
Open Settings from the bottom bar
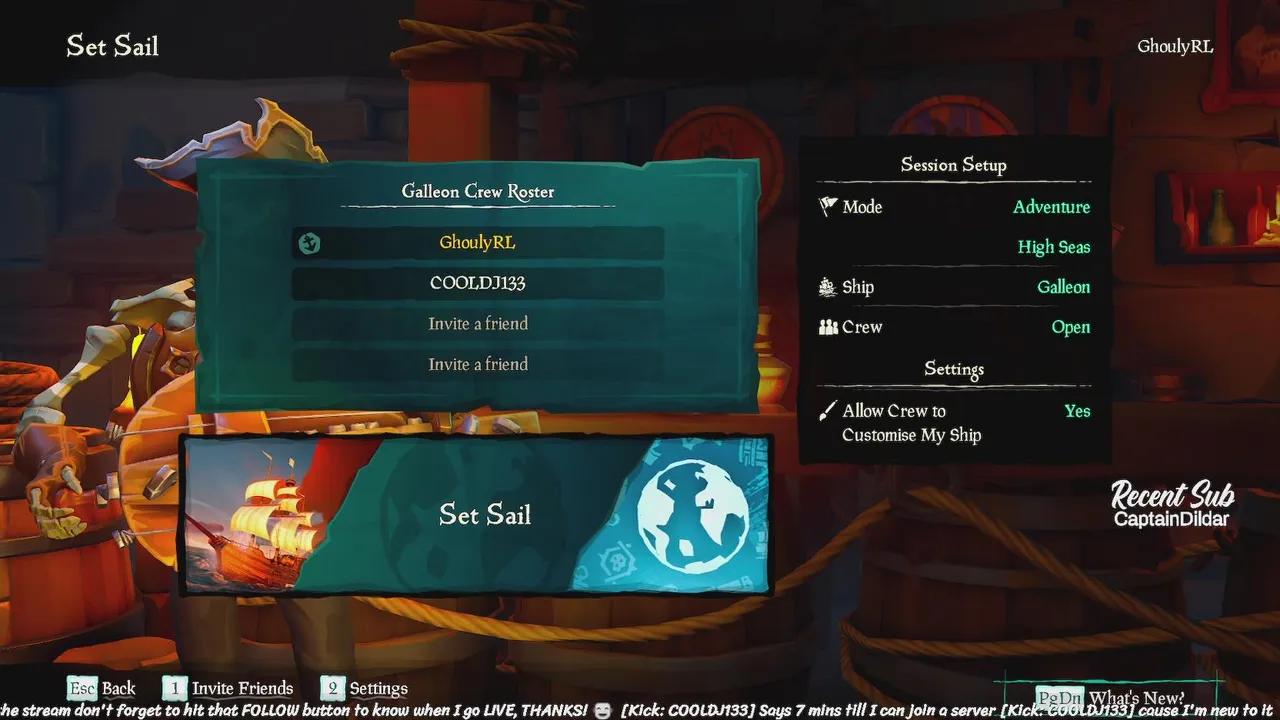(x=365, y=688)
